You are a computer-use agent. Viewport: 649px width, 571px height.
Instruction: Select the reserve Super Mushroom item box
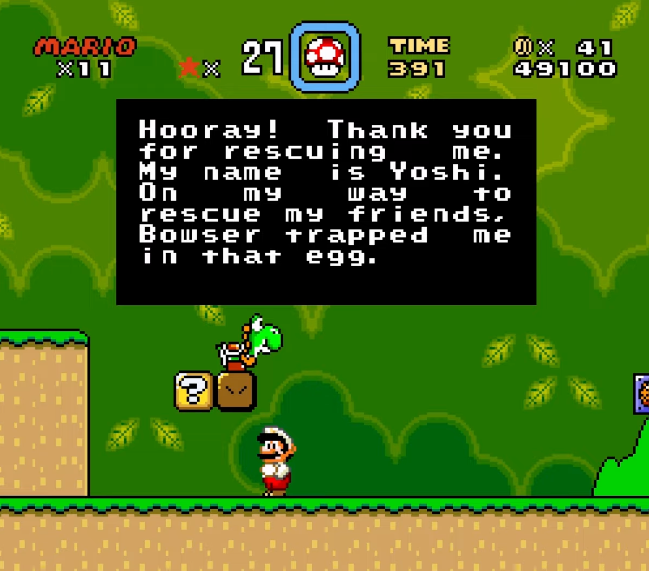coord(324,56)
